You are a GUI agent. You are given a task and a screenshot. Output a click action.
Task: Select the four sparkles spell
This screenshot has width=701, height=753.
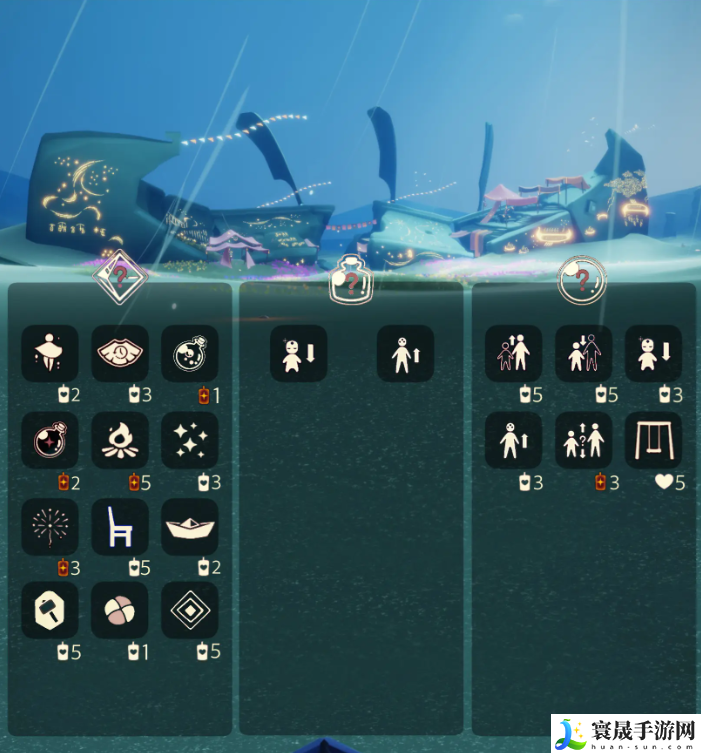[190, 440]
